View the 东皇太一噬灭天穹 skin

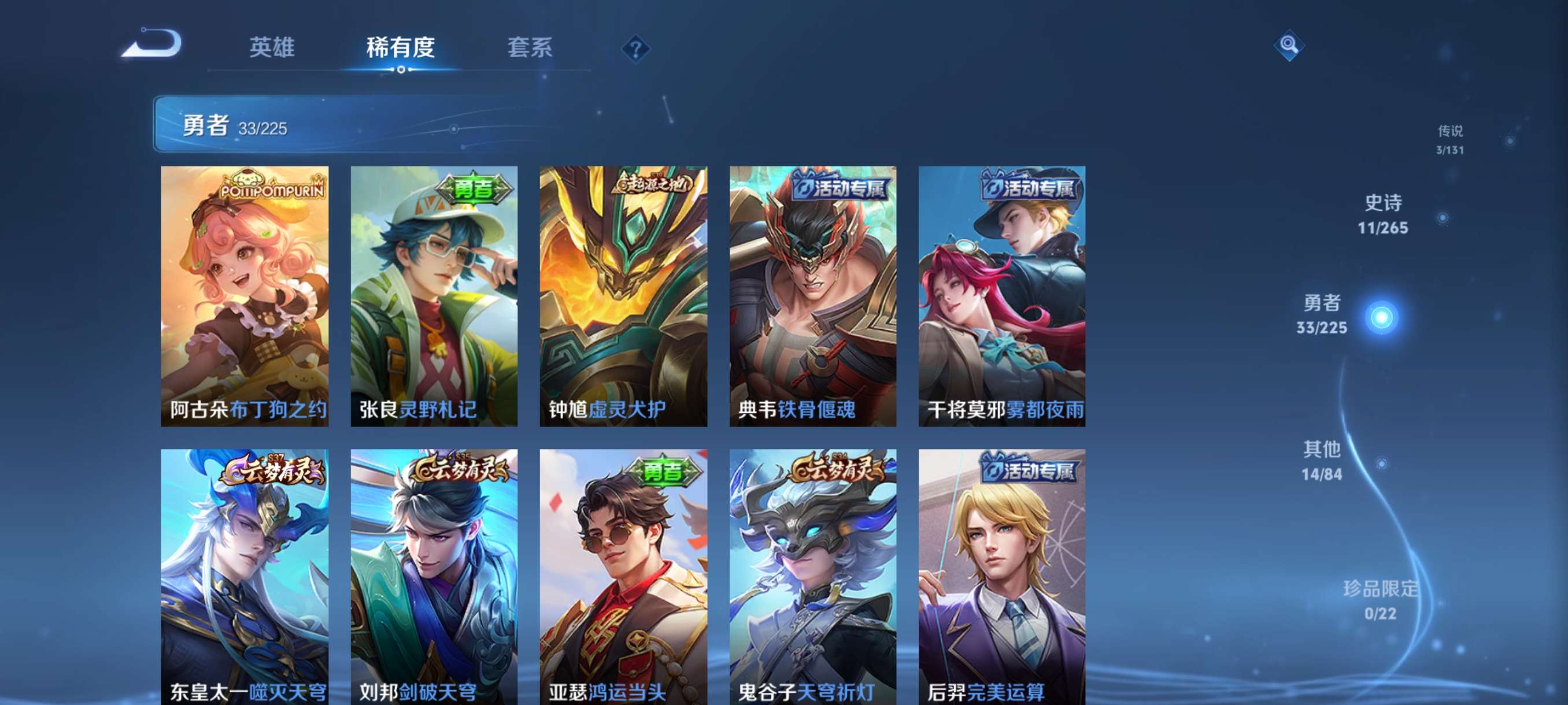click(x=247, y=578)
